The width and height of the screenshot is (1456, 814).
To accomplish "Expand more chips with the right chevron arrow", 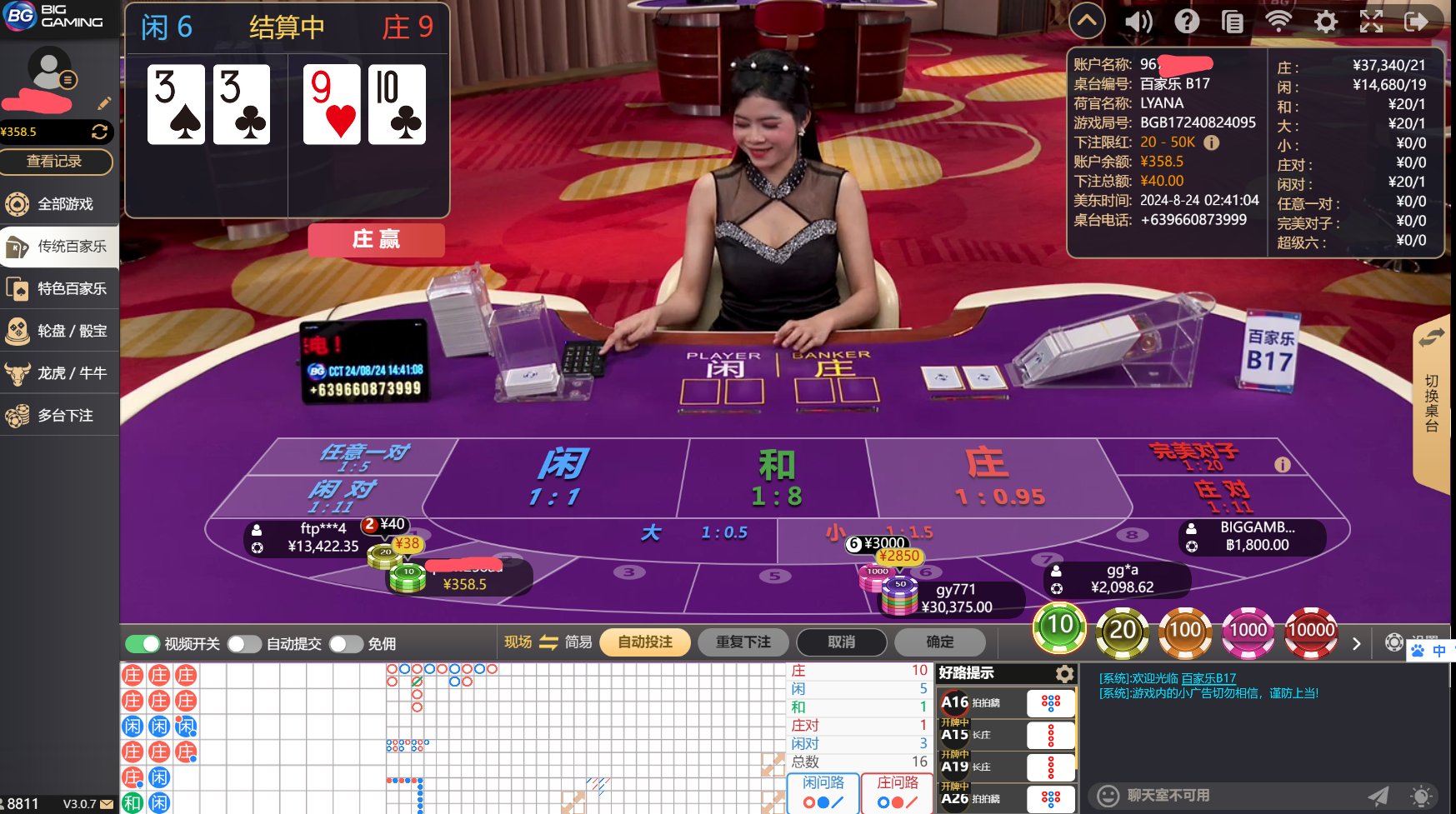I will [1357, 643].
